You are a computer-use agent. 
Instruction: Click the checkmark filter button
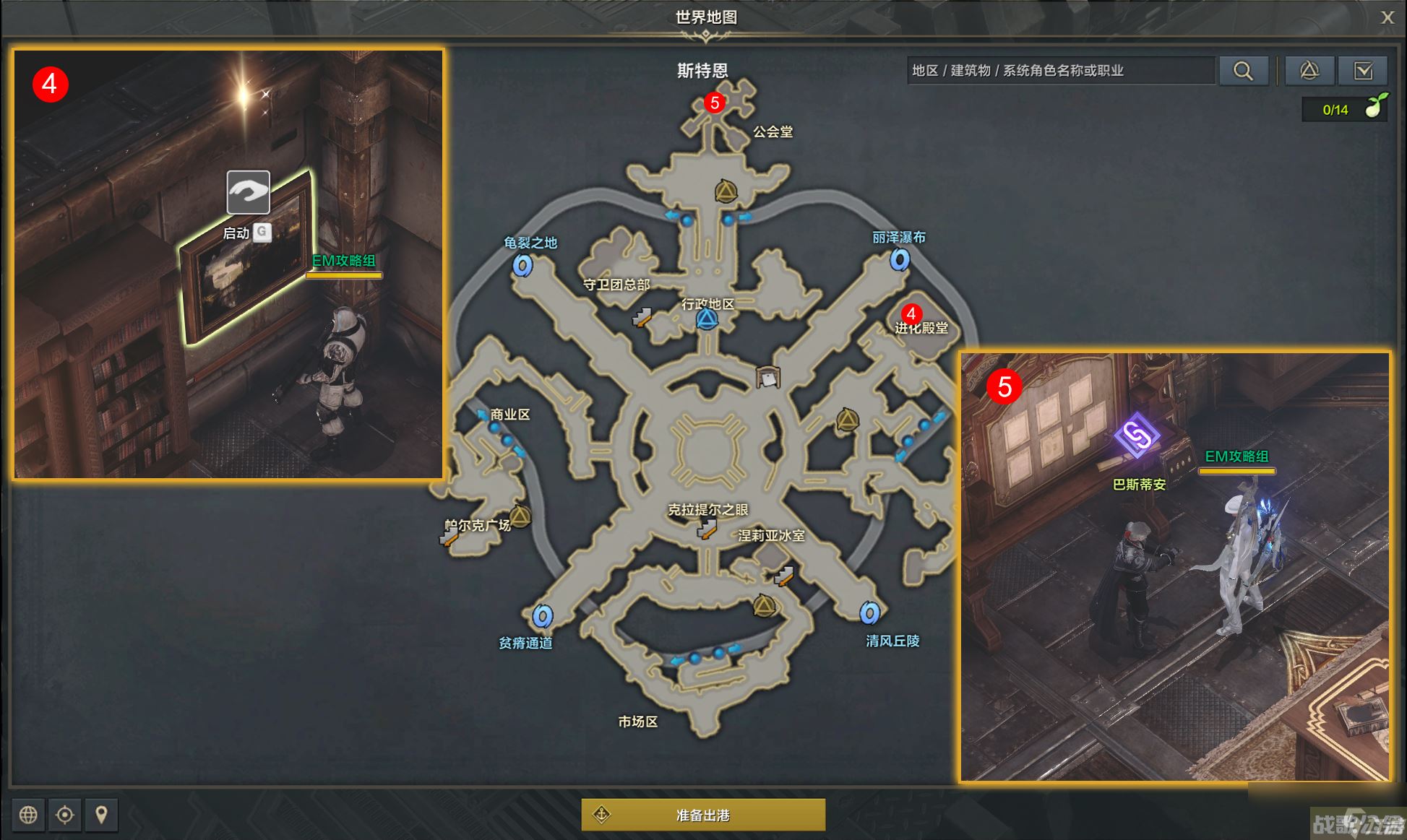point(1363,71)
